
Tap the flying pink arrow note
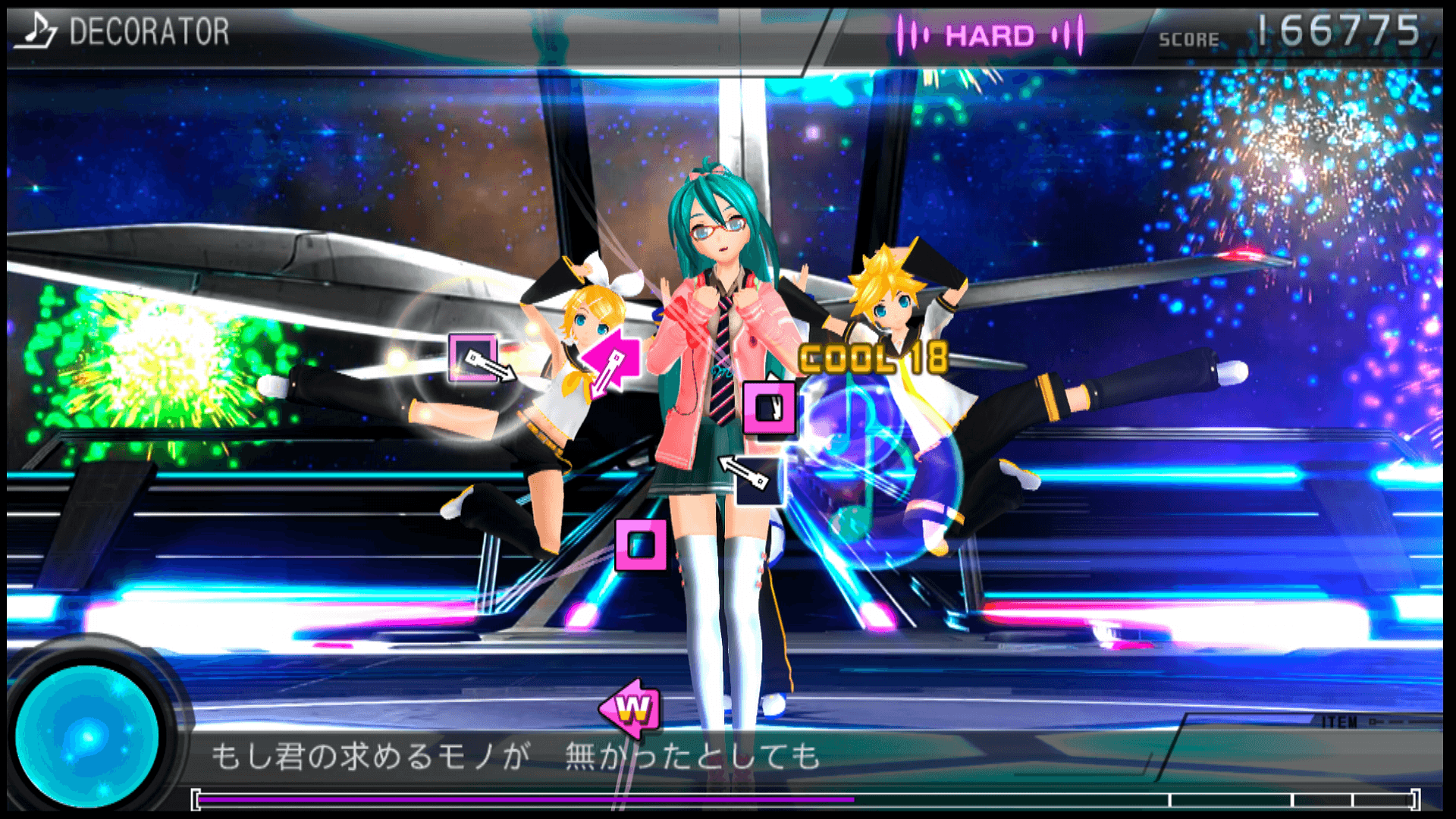pyautogui.click(x=613, y=361)
